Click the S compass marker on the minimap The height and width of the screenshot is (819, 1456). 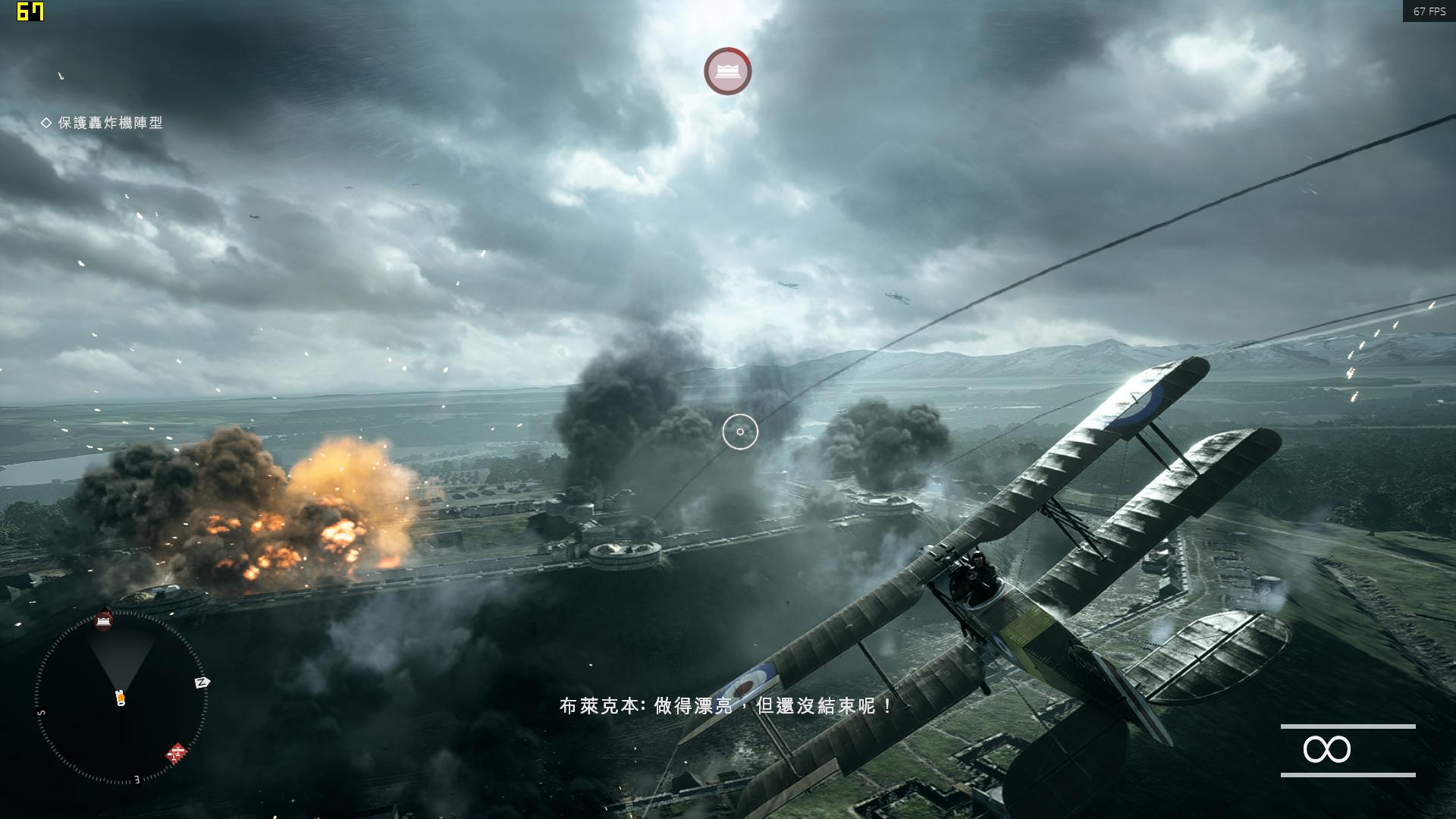click(x=41, y=713)
